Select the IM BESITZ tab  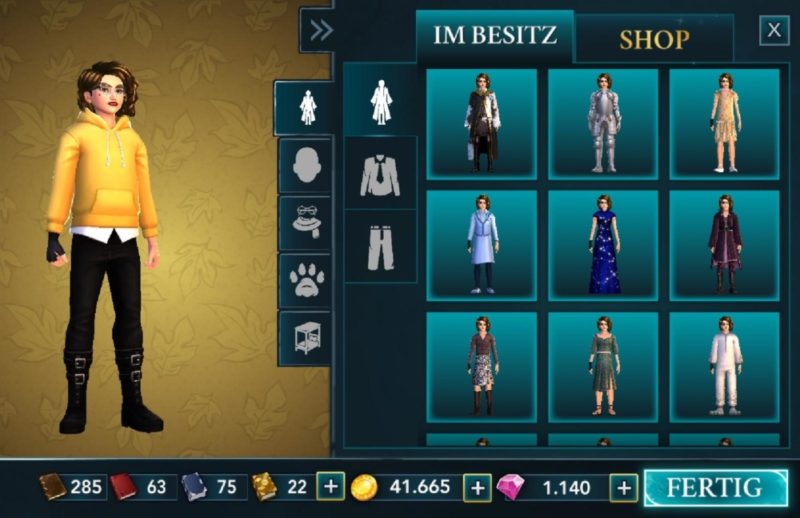(494, 37)
